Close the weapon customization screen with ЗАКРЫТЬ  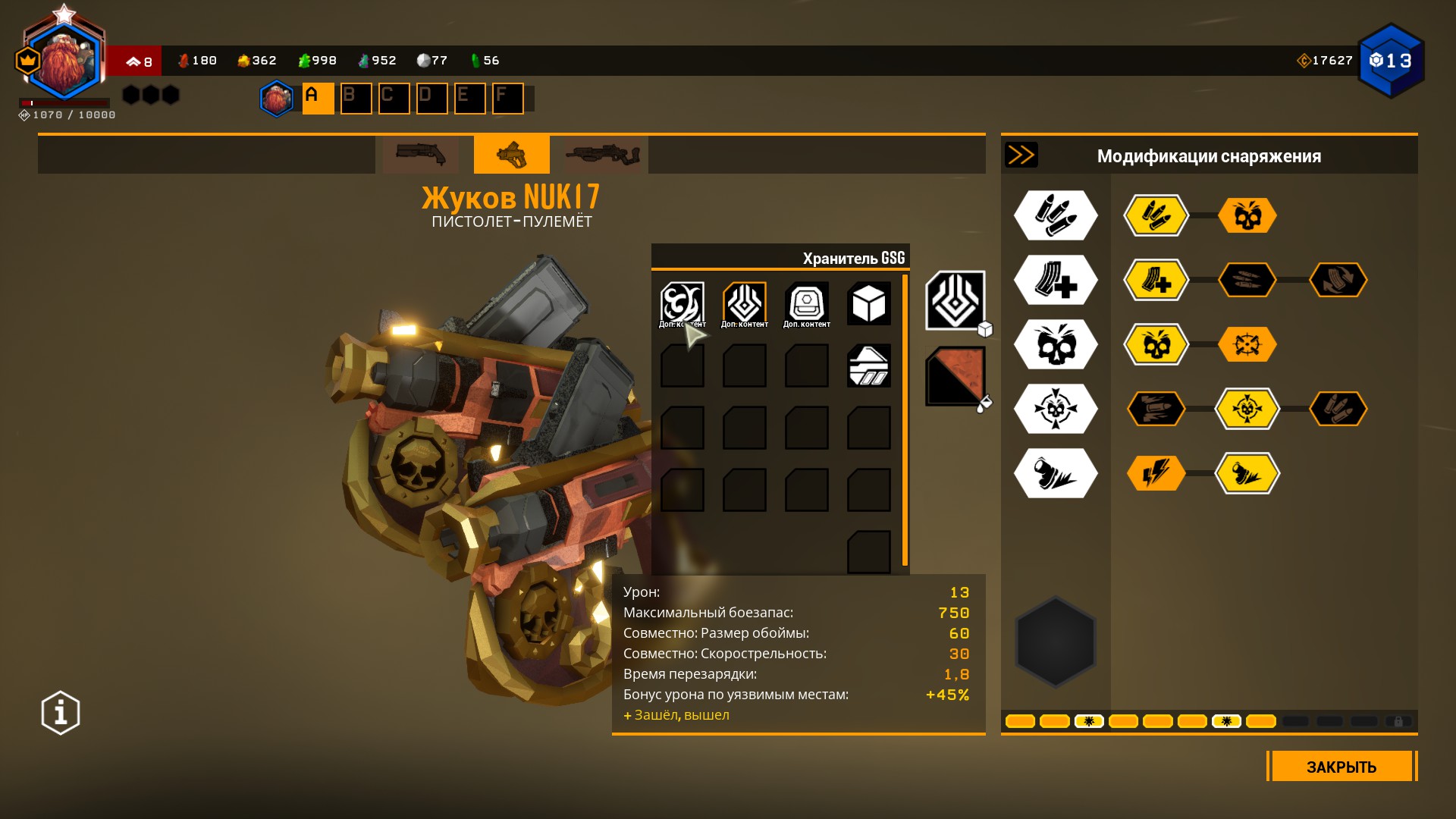[x=1341, y=766]
